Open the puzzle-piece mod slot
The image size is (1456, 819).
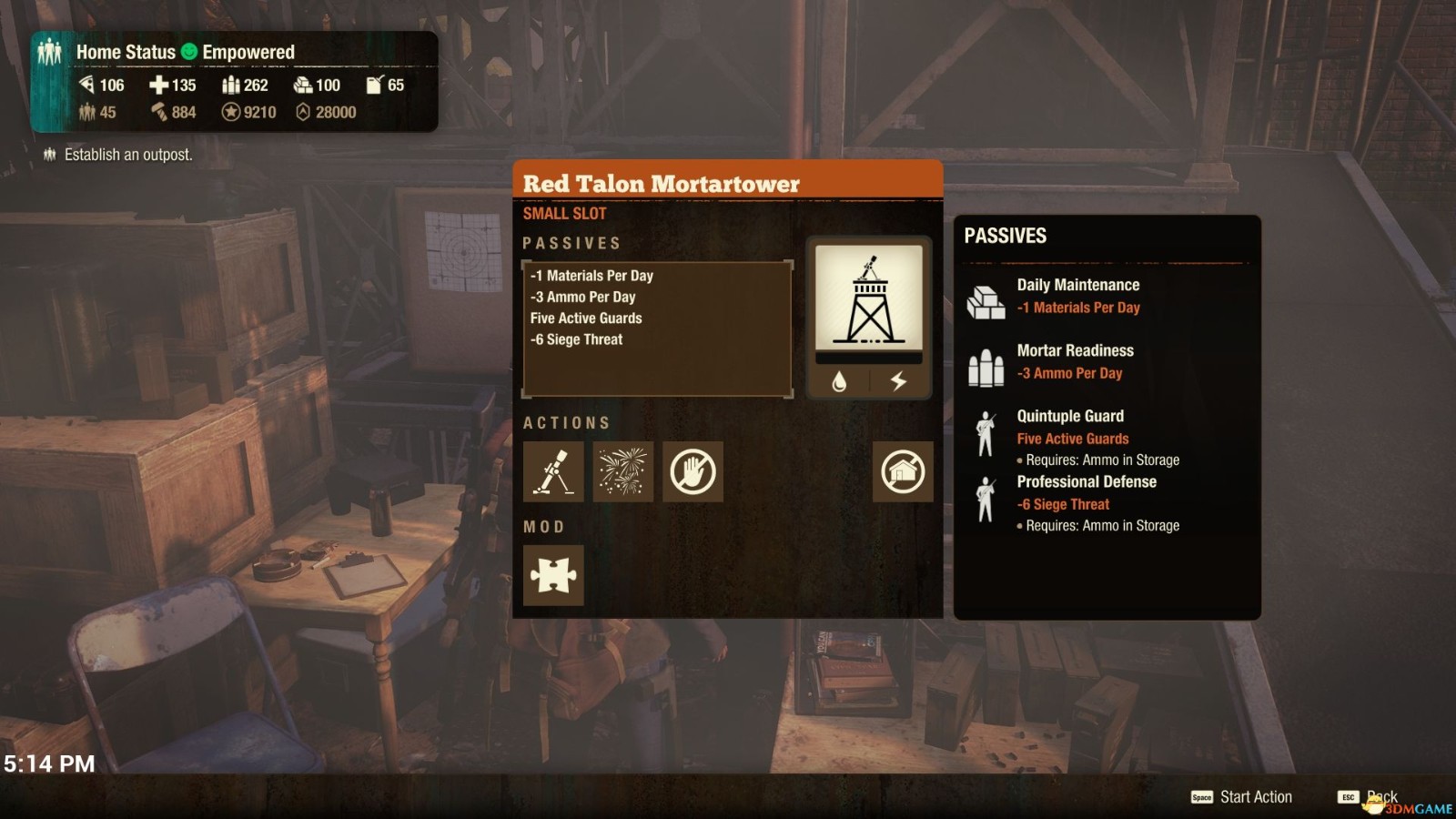553,575
